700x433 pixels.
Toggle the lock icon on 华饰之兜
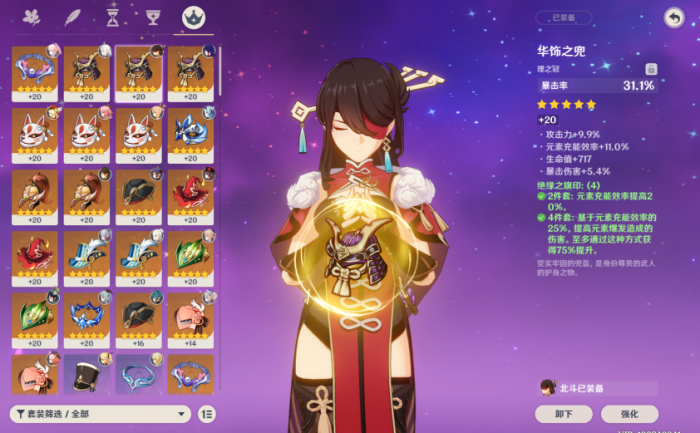click(x=650, y=68)
